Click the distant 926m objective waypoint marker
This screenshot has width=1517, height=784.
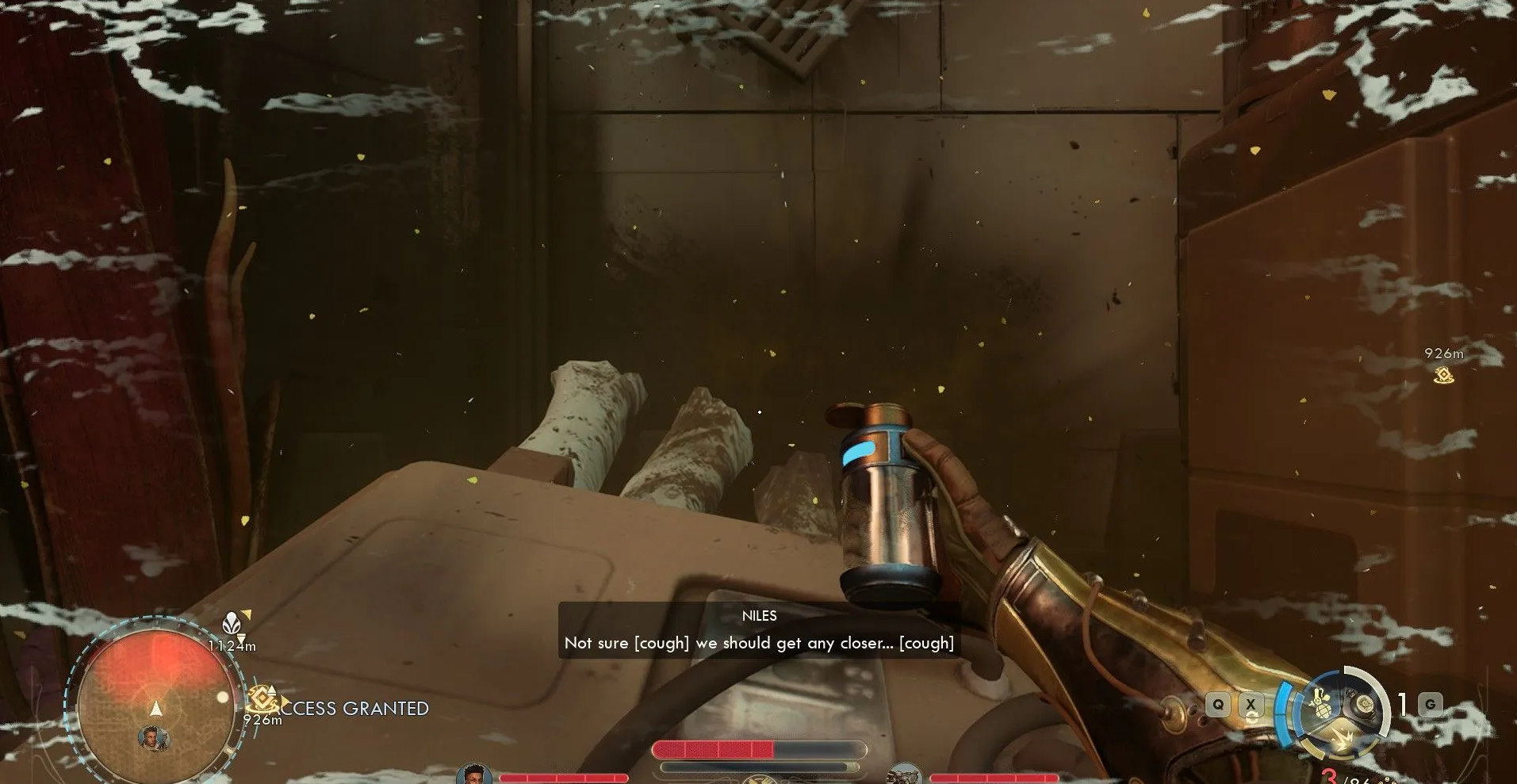pyautogui.click(x=1443, y=375)
